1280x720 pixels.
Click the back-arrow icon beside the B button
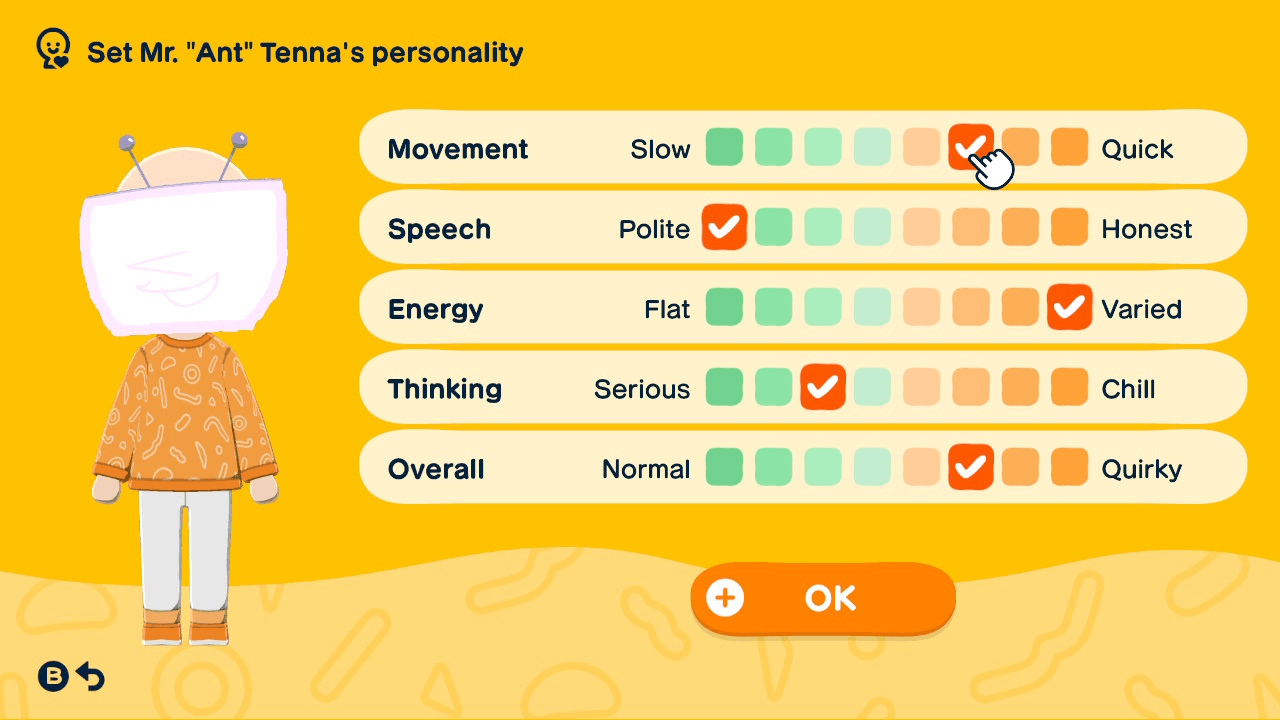click(x=92, y=677)
